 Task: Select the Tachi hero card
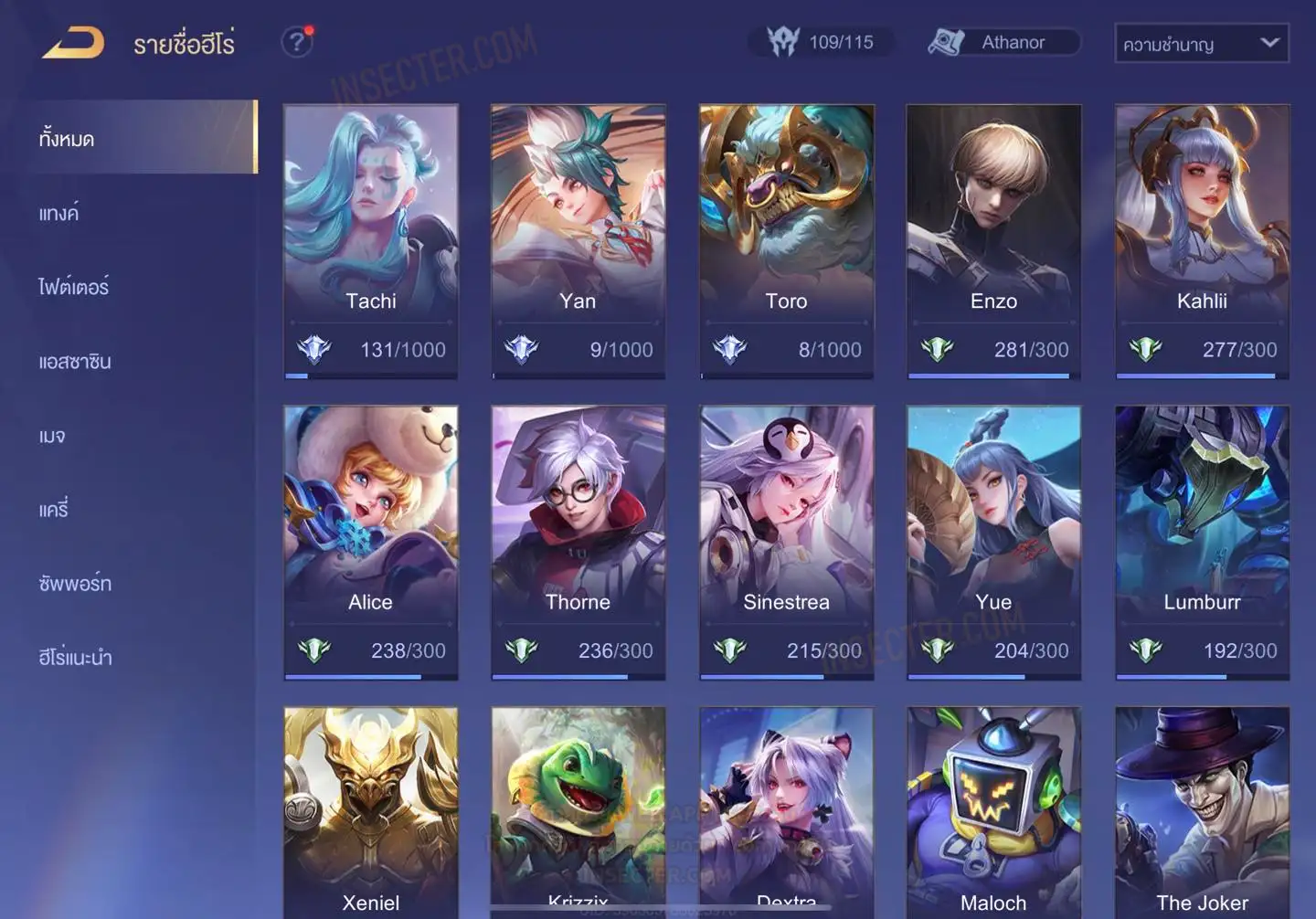(371, 240)
